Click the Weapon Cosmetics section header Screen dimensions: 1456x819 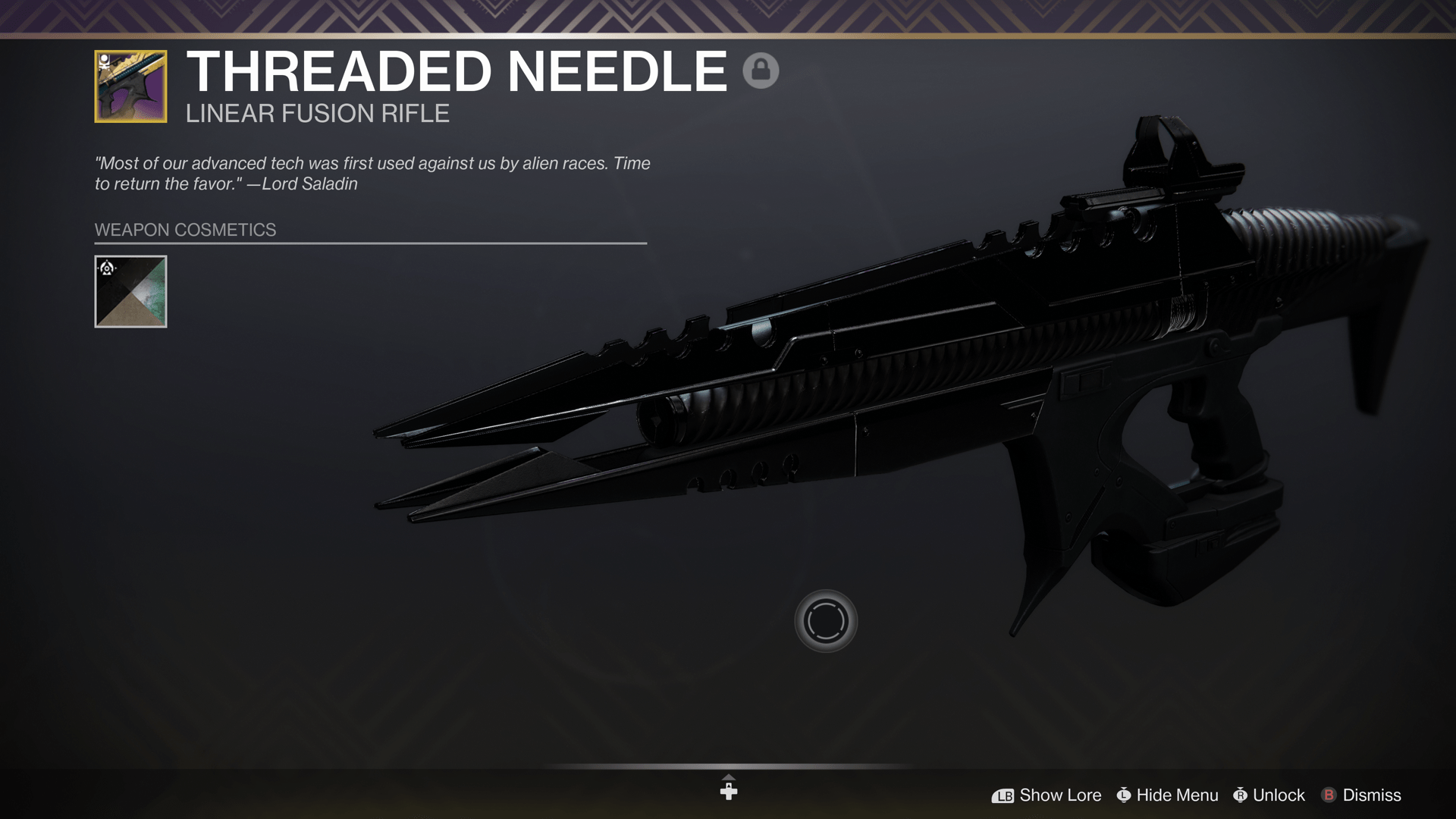184,230
